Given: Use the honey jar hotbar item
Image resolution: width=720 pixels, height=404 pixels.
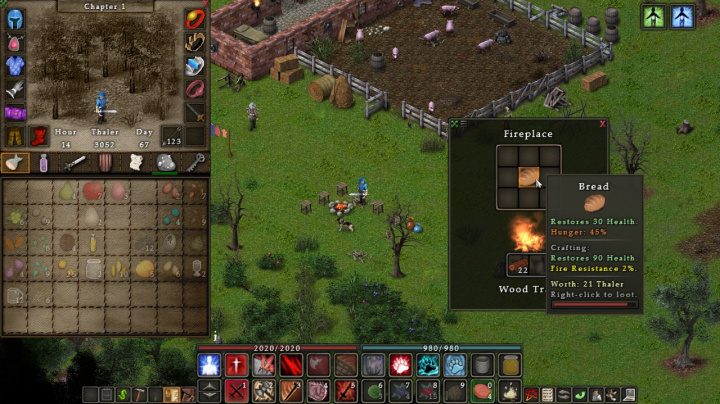Looking at the screenshot, I should coord(509,365).
